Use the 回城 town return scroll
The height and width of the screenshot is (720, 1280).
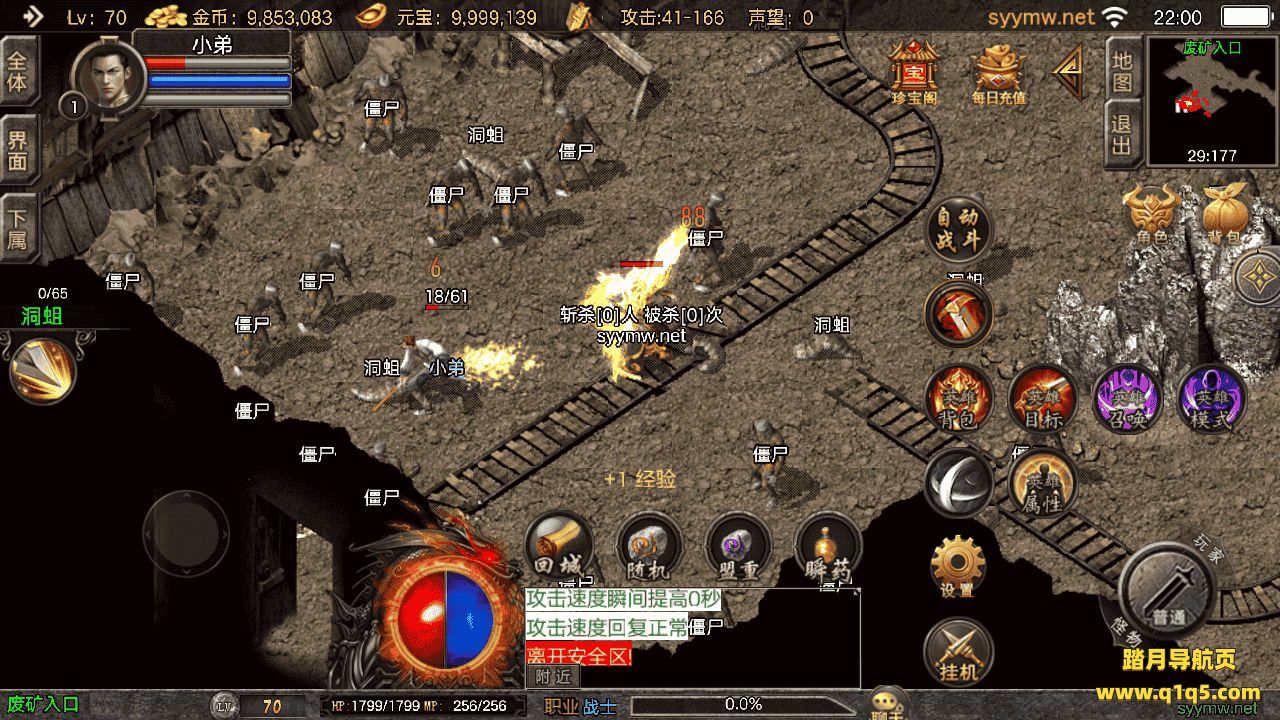pos(559,547)
